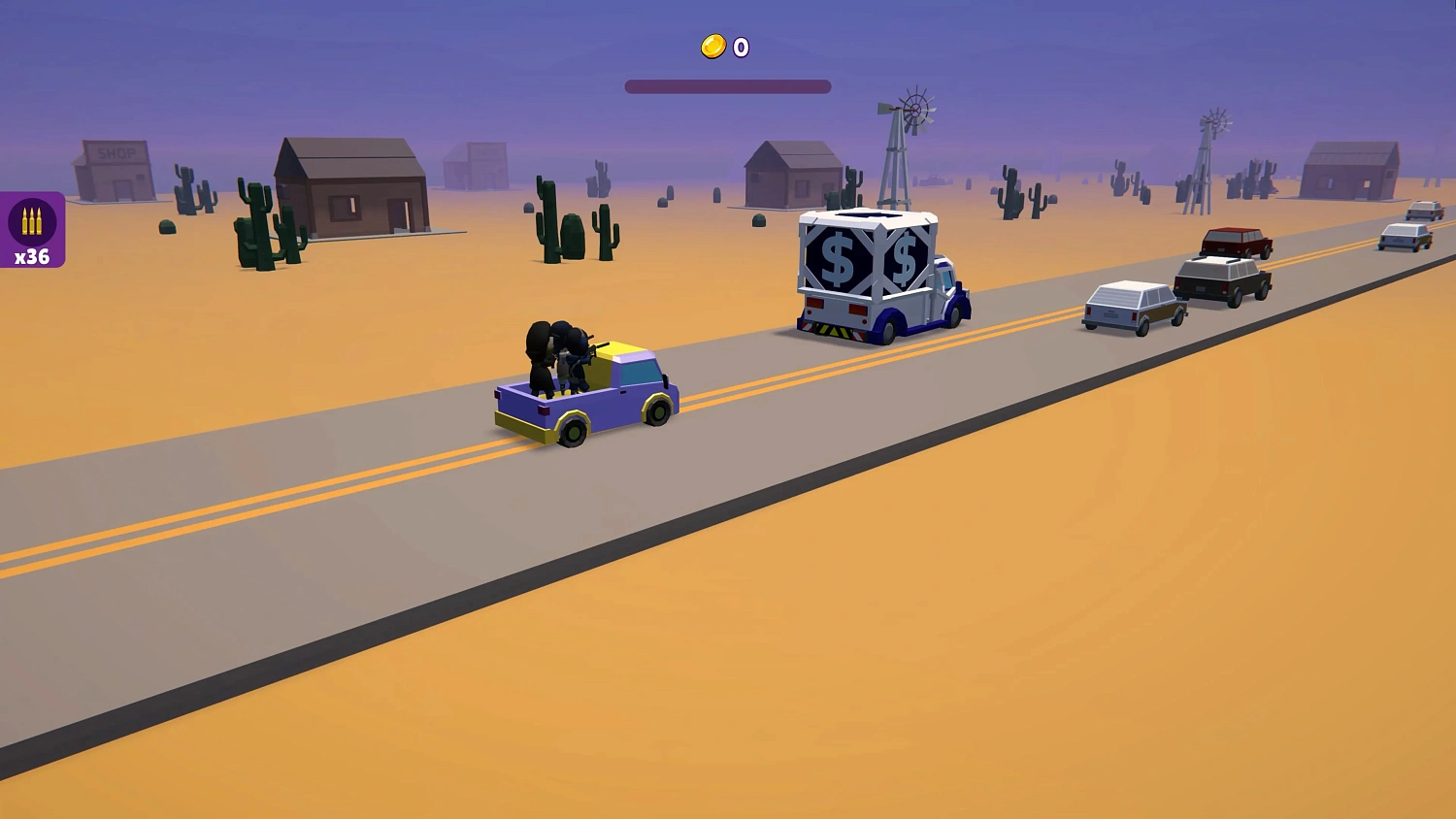Click the bullets ammo icon showing x36

32,221
